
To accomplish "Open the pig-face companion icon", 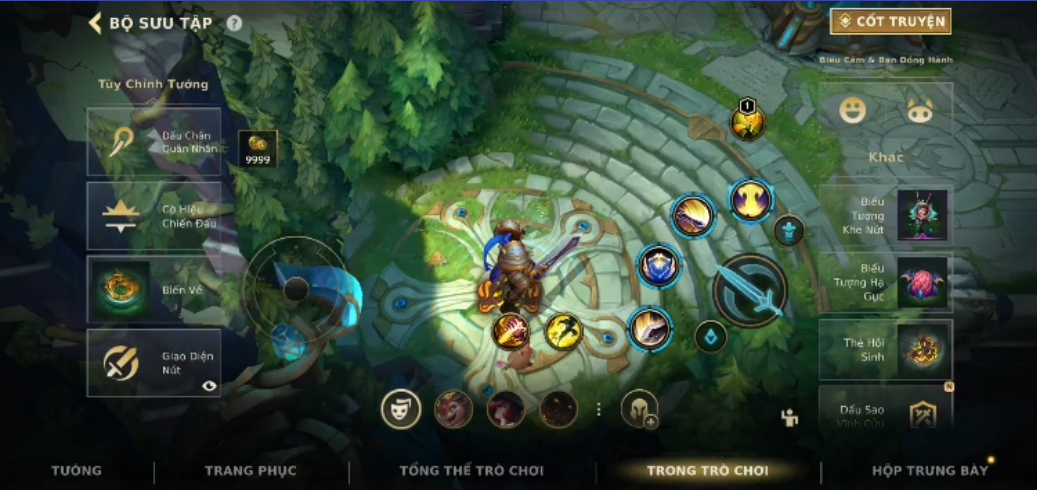I will [x=919, y=110].
